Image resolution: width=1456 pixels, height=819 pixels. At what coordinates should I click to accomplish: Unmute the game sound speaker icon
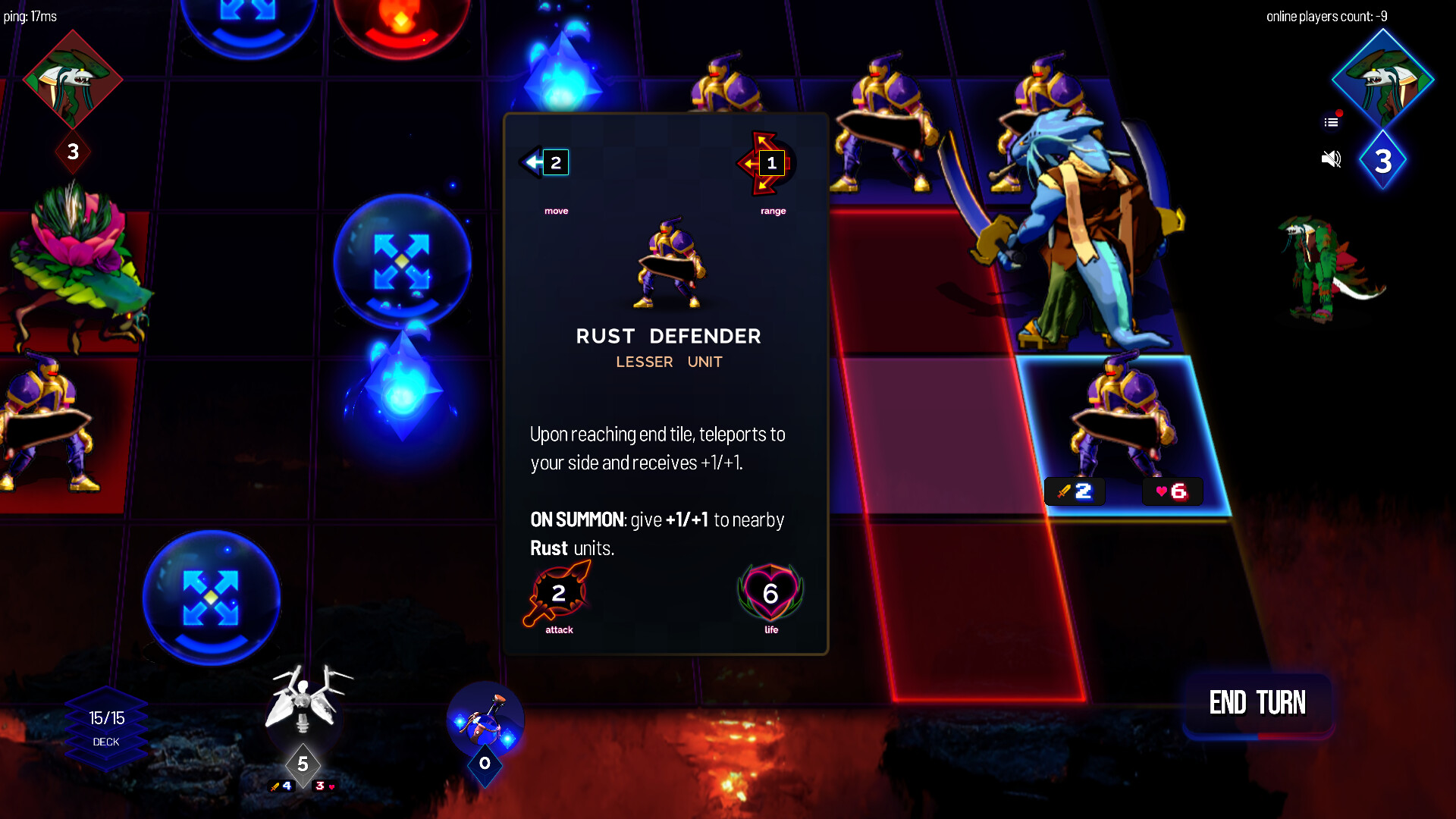point(1331,158)
